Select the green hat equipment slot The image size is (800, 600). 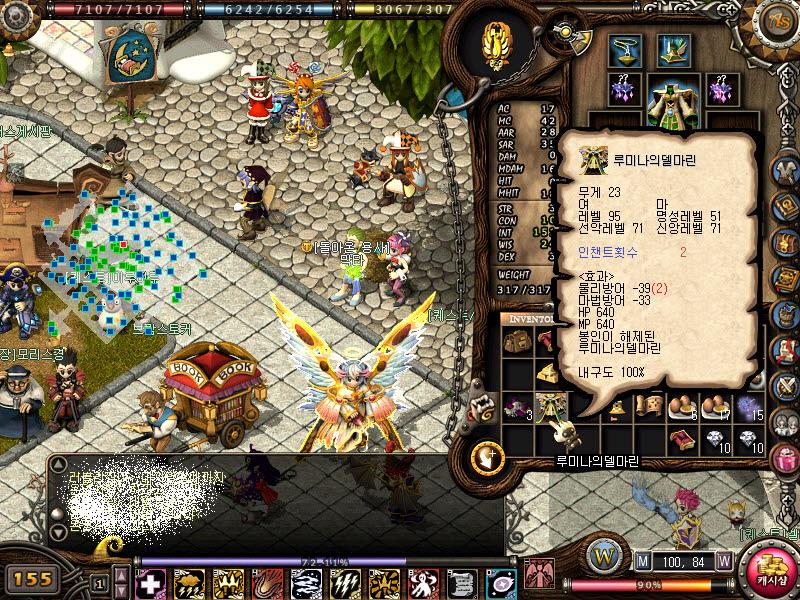(673, 48)
